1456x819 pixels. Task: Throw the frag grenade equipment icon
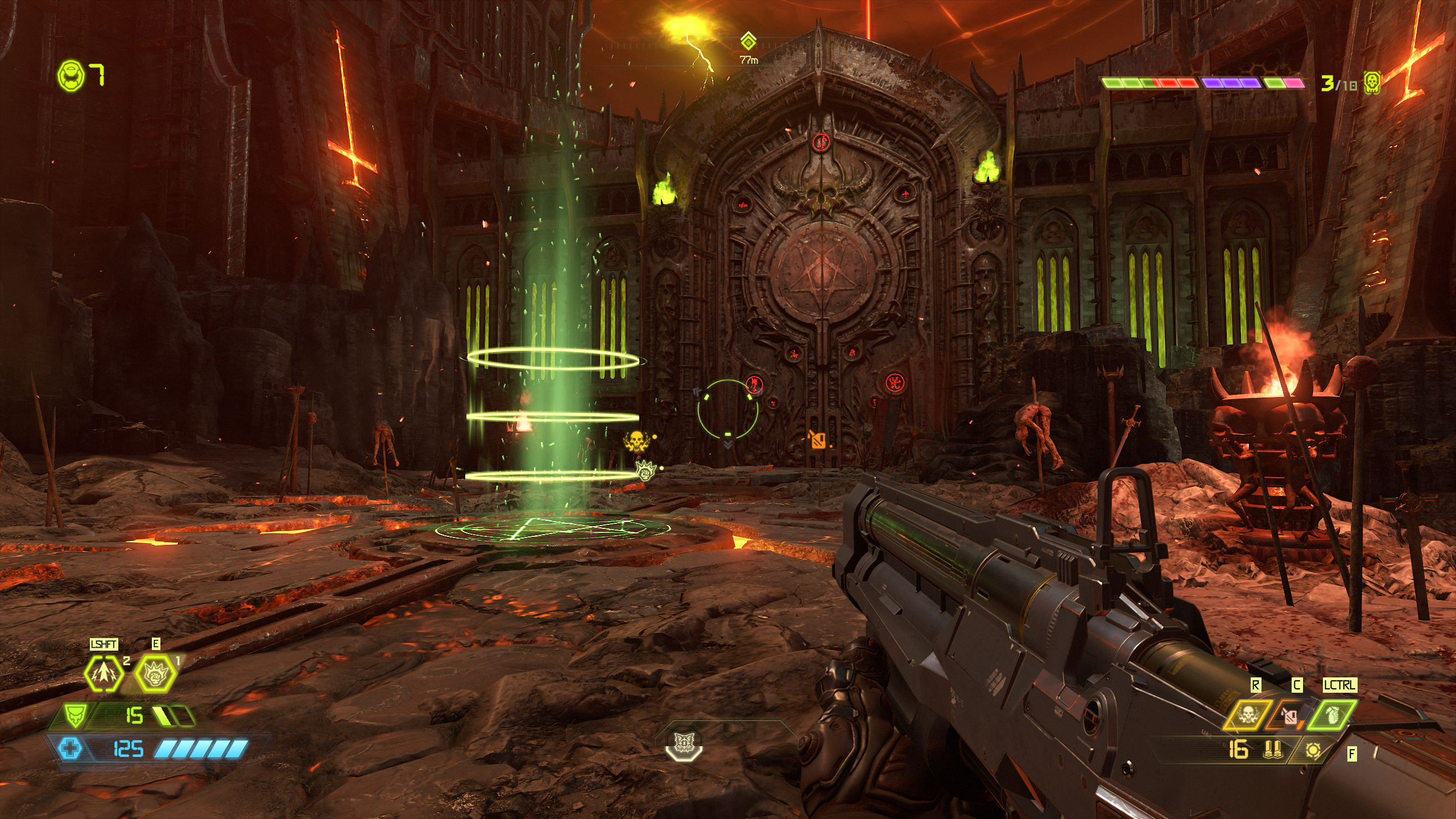pos(1332,715)
